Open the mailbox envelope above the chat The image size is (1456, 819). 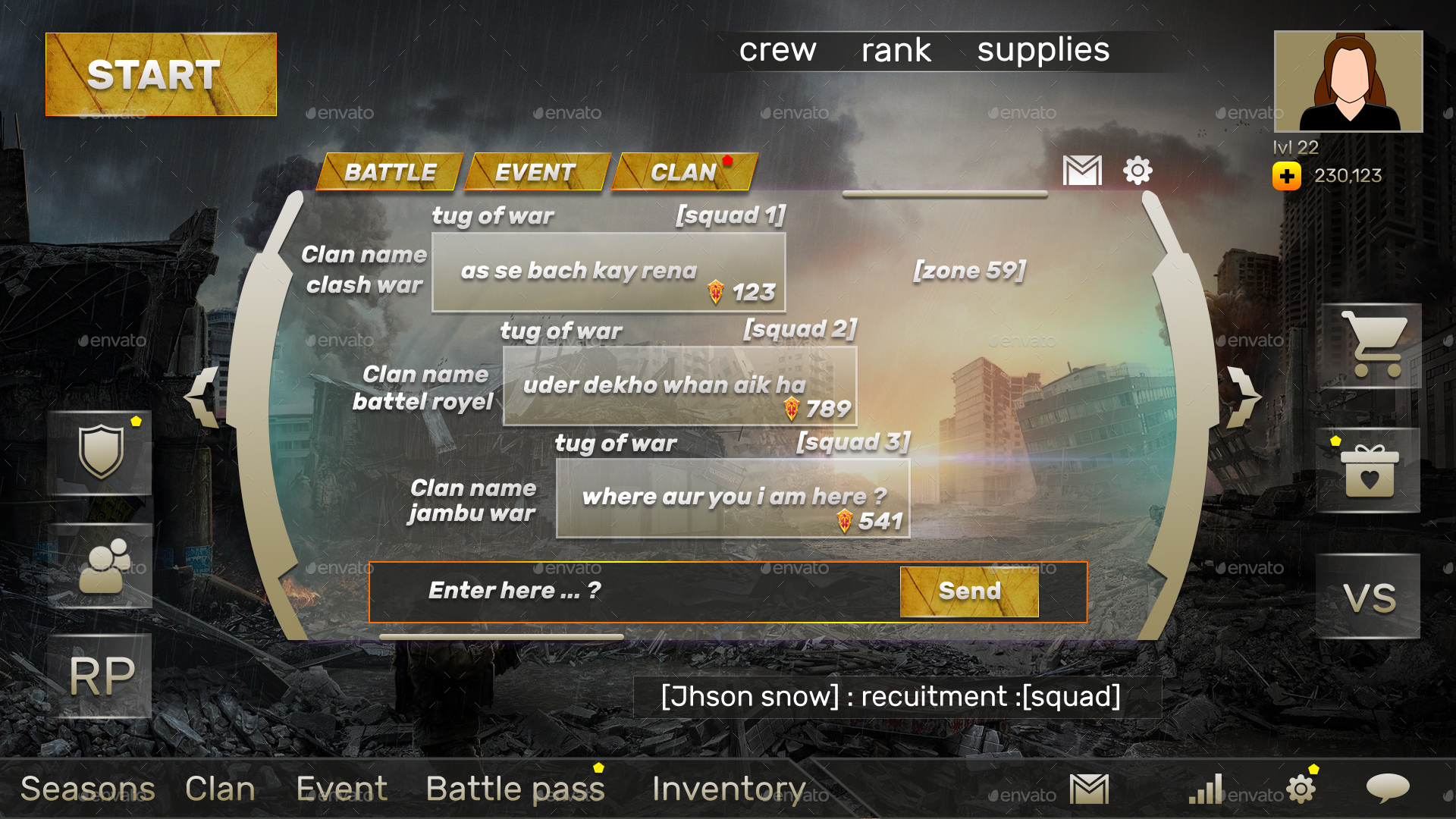click(1082, 172)
